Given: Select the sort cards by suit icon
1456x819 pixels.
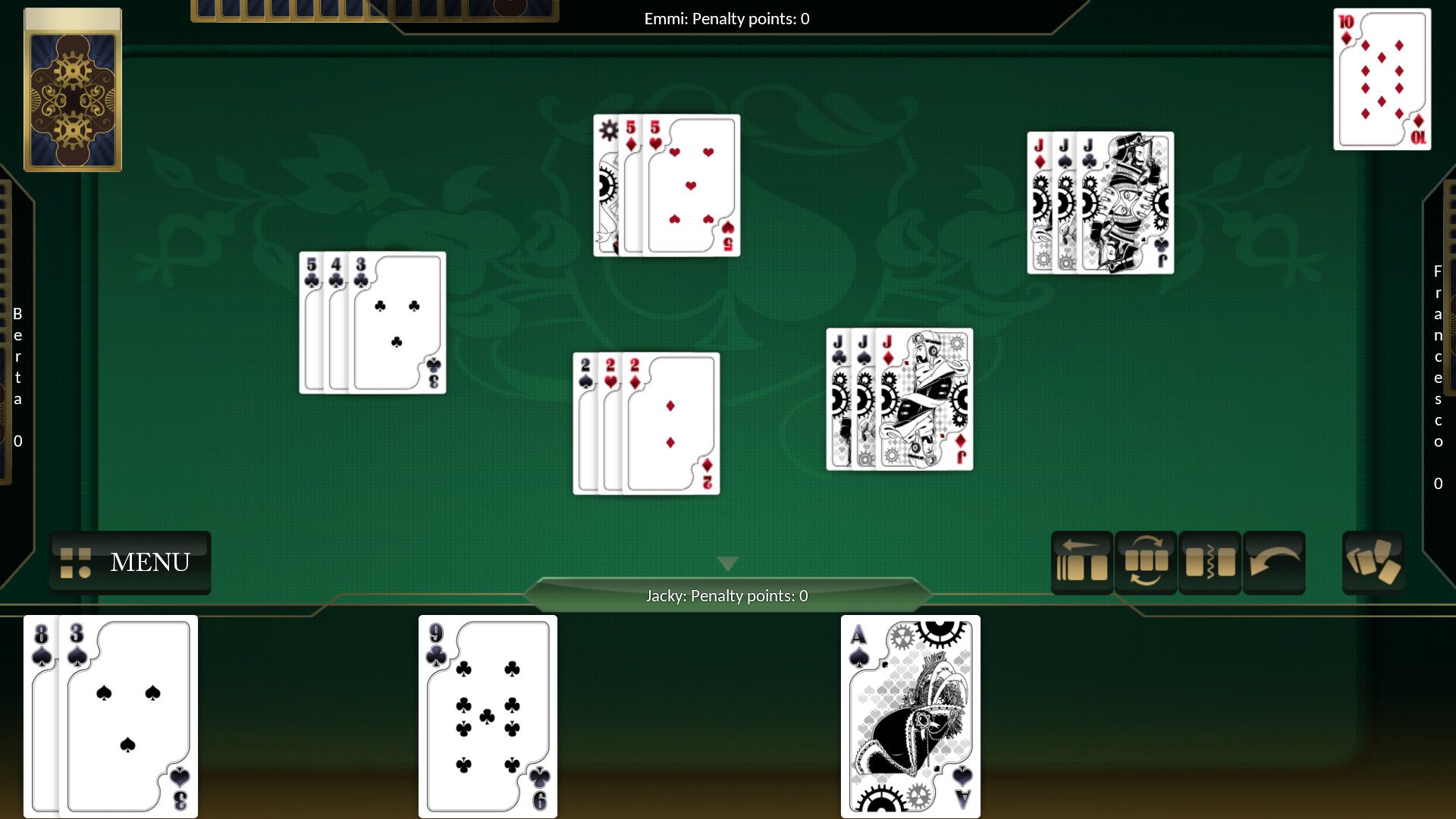Looking at the screenshot, I should (1210, 562).
